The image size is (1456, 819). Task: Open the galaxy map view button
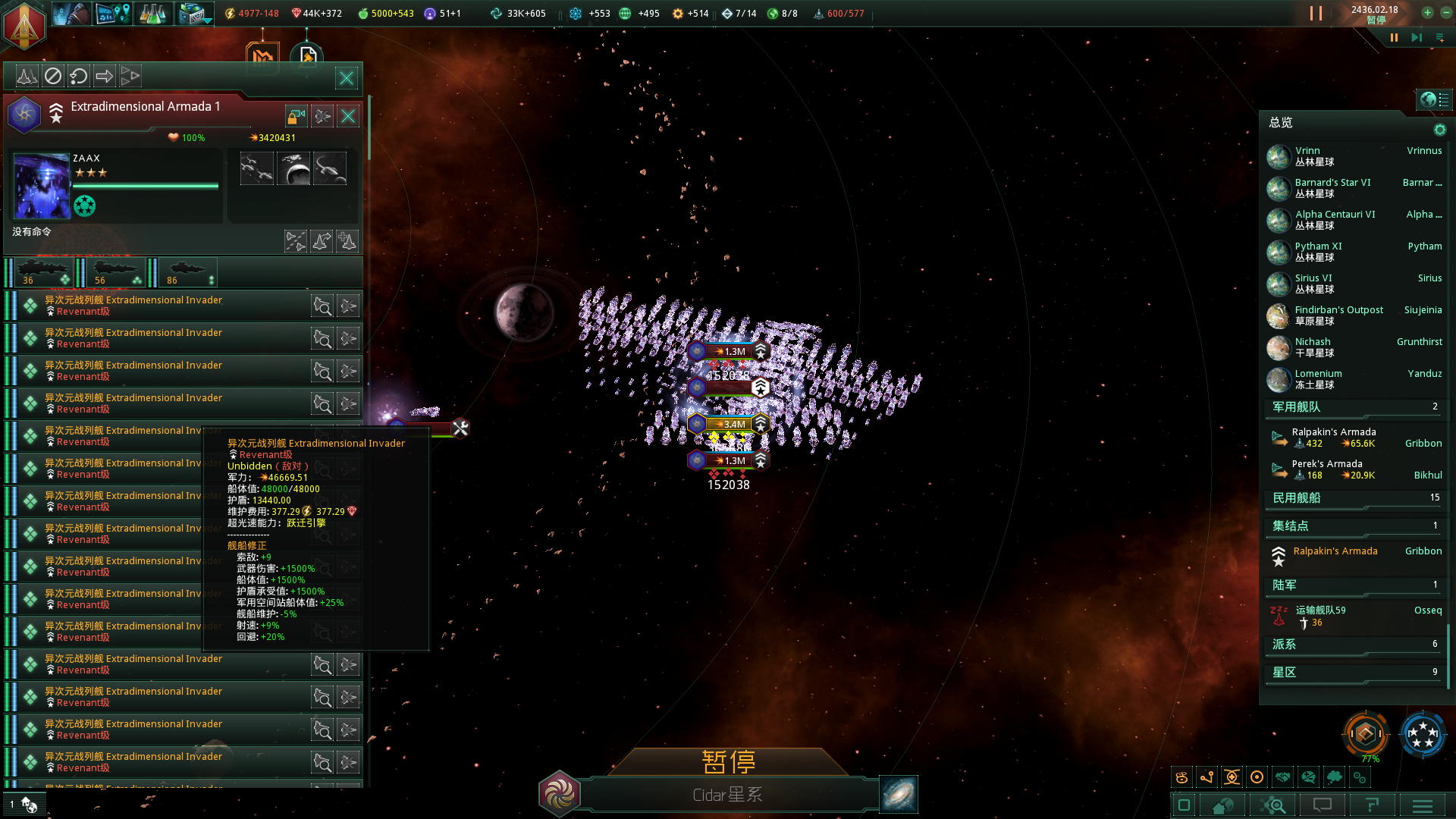point(899,794)
